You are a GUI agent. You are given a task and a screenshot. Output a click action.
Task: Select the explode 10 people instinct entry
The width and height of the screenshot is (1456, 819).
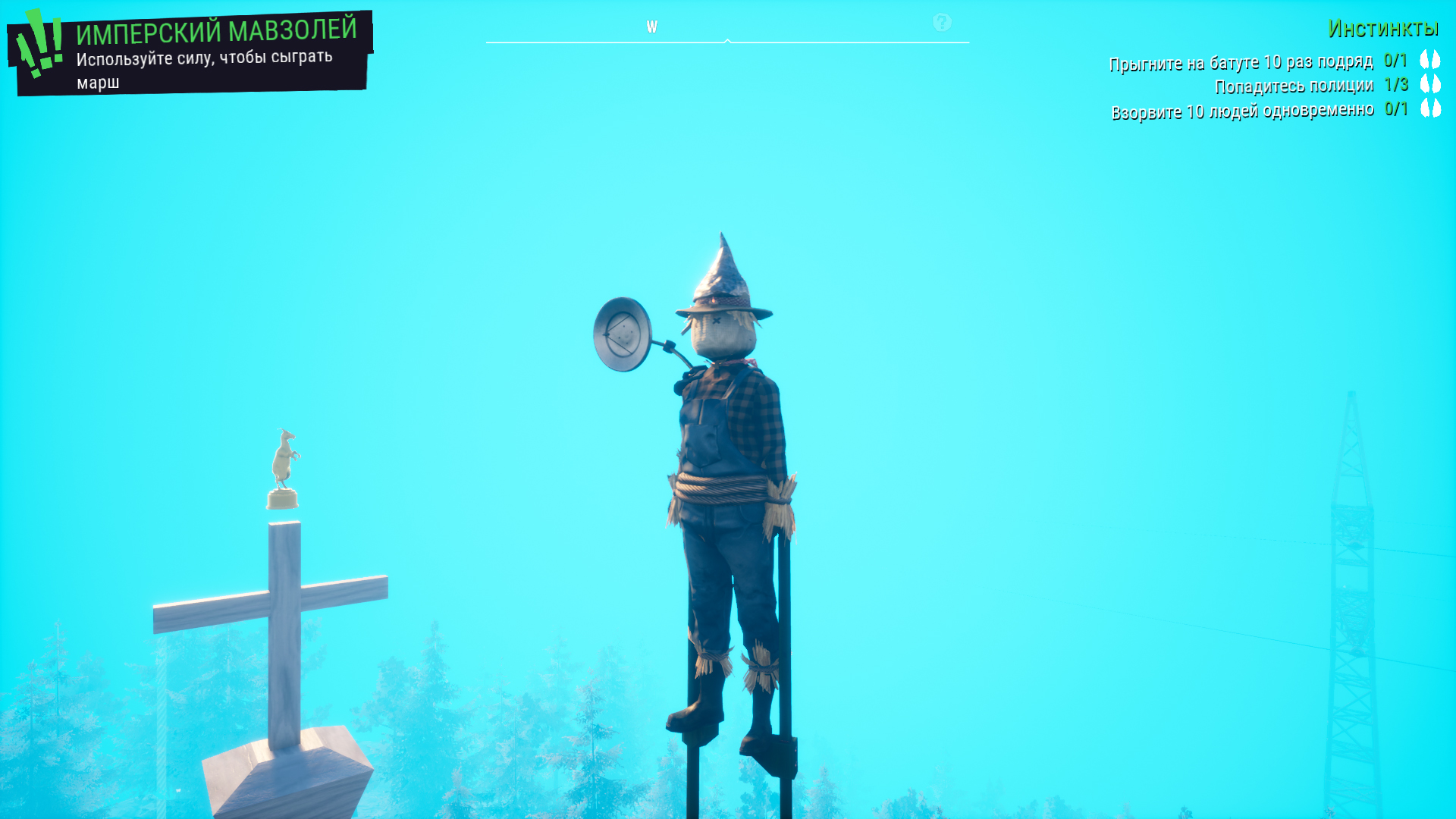point(1242,111)
